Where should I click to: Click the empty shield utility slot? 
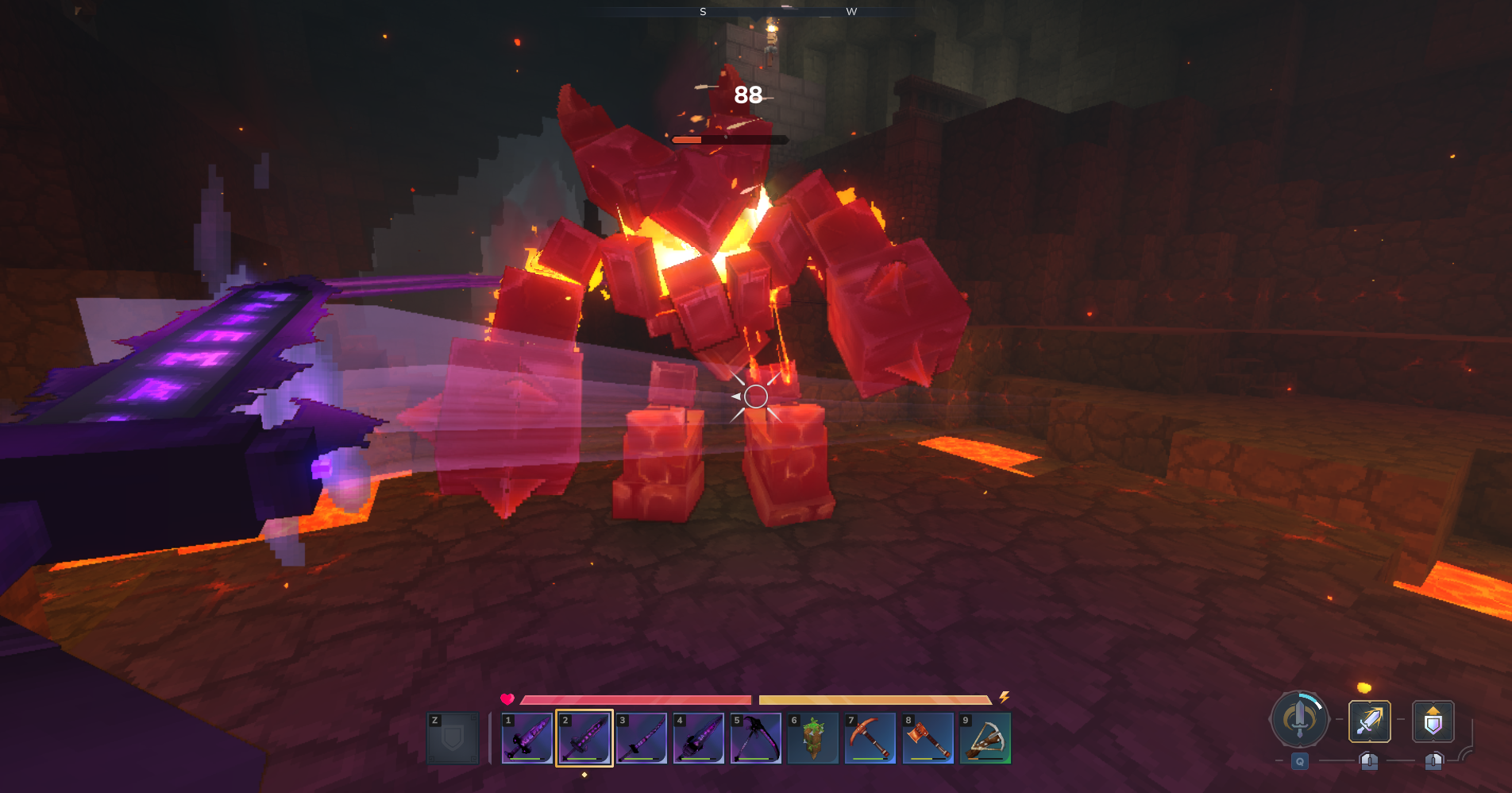(x=453, y=738)
